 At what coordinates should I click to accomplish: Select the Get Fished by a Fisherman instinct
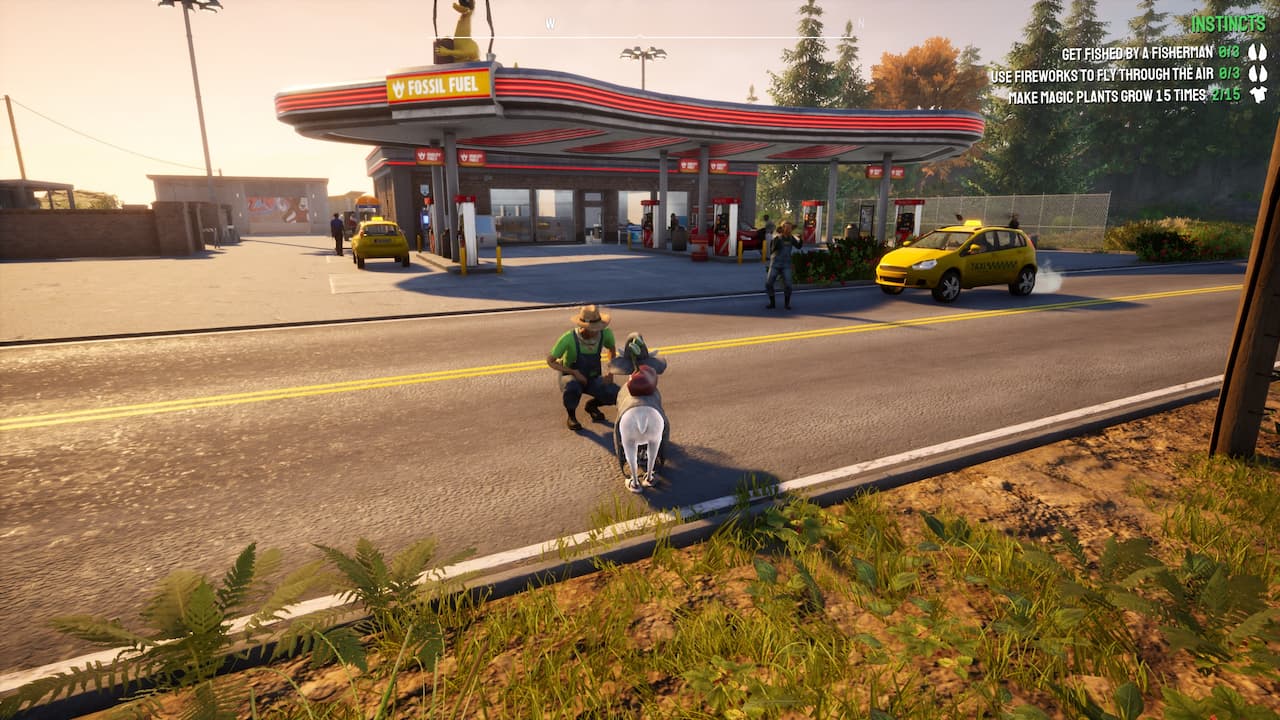[1136, 53]
